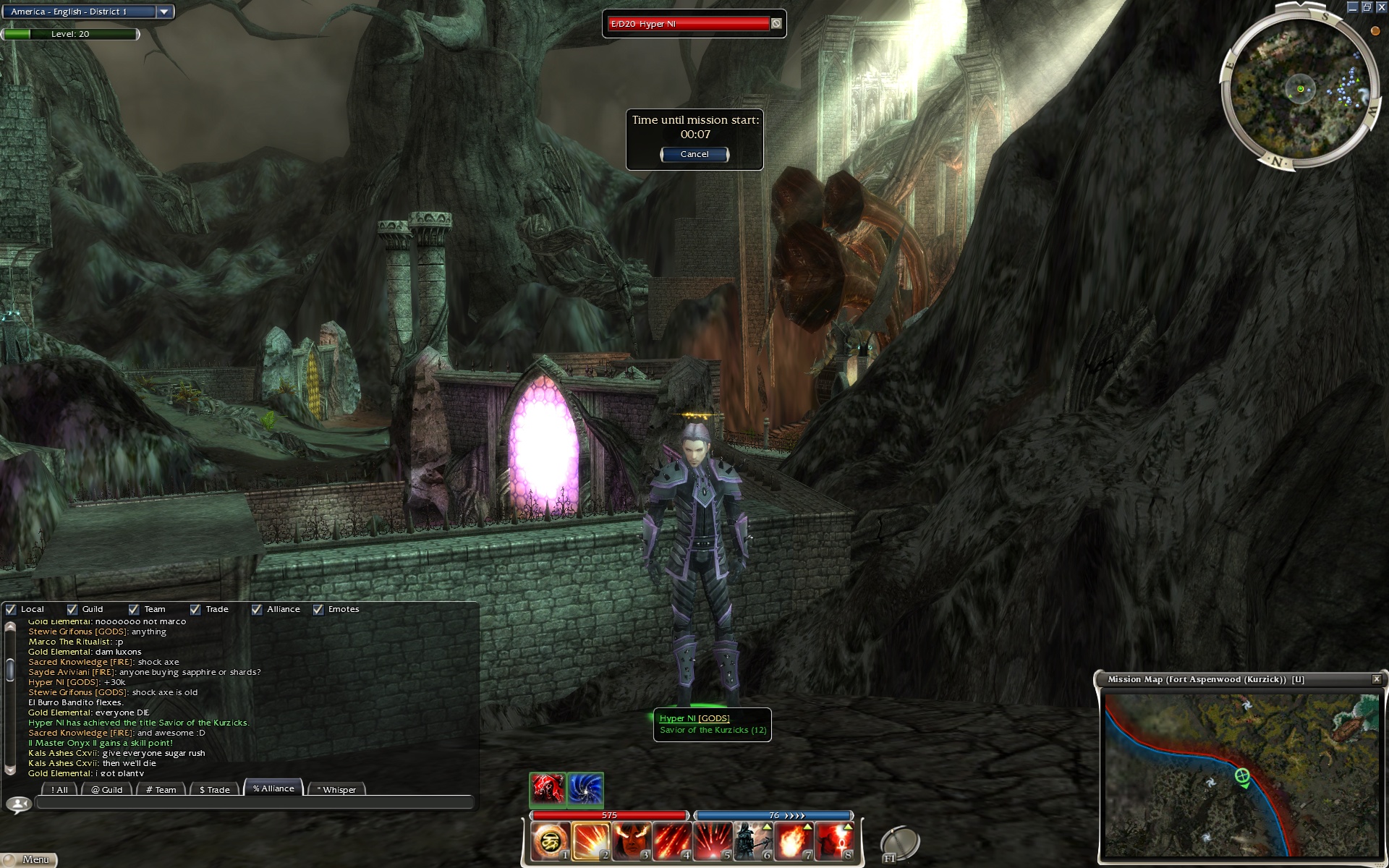Switch to the All chat channel tab

(x=60, y=789)
